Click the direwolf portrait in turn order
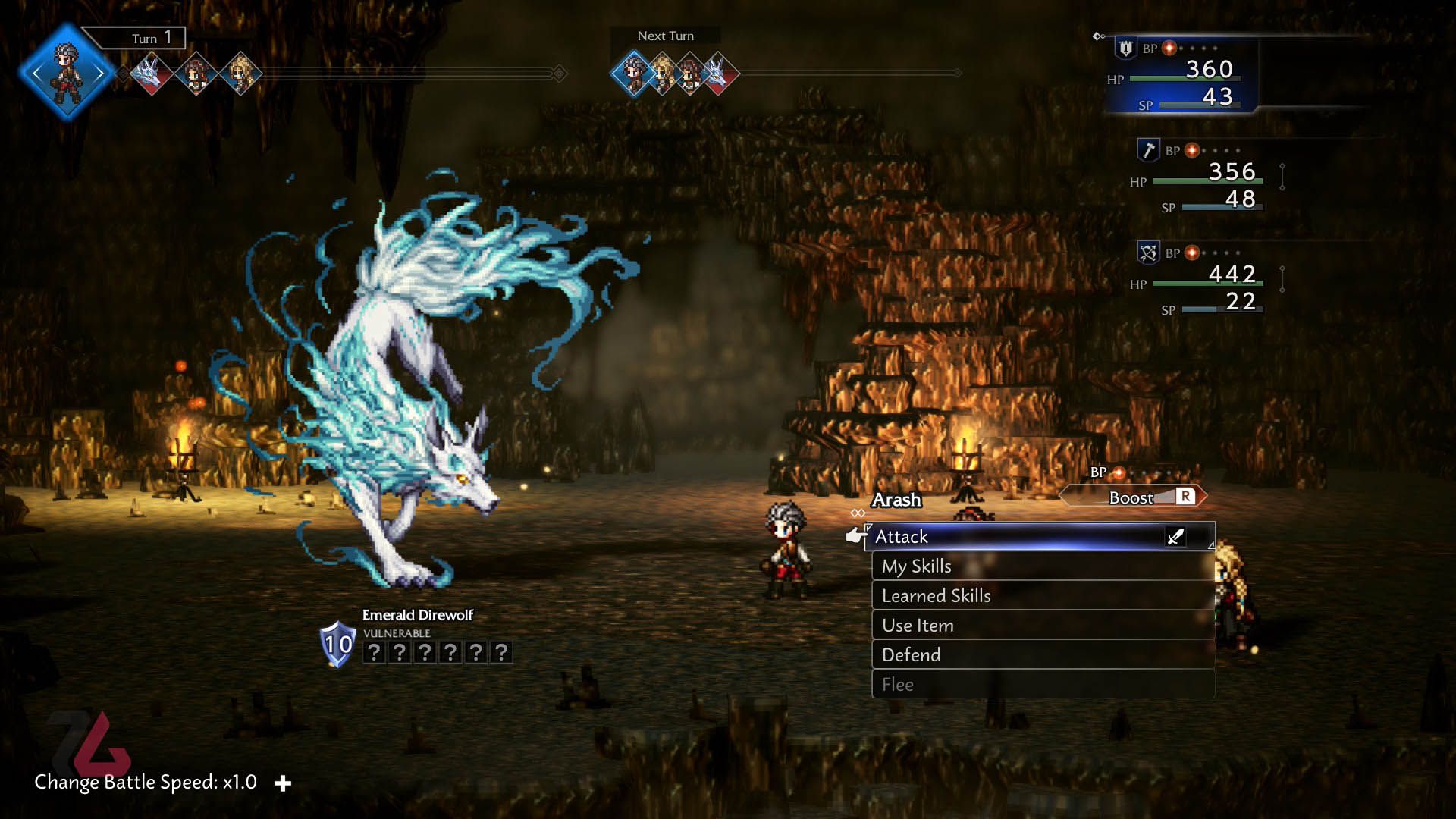Image resolution: width=1456 pixels, height=819 pixels. (151, 74)
